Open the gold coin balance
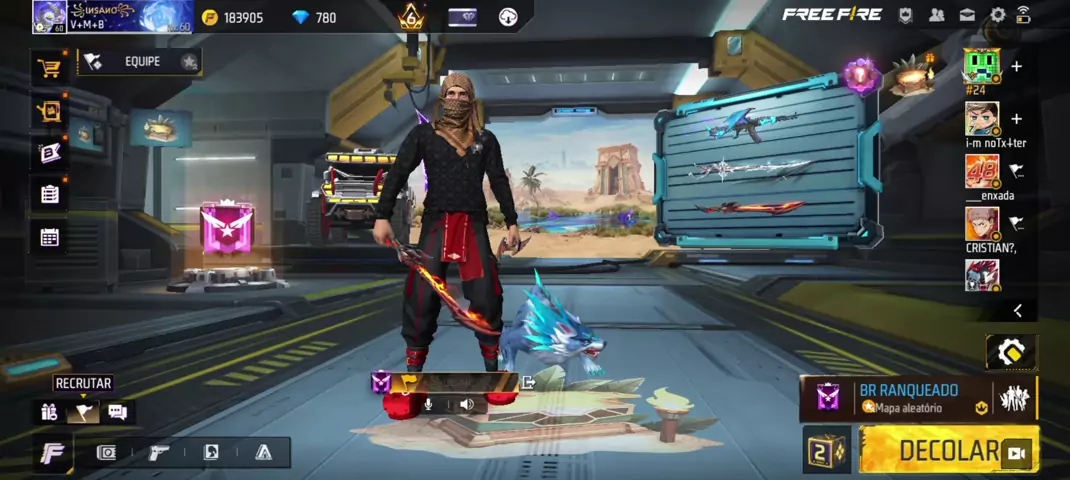This screenshot has height=480, width=1070. coord(233,18)
